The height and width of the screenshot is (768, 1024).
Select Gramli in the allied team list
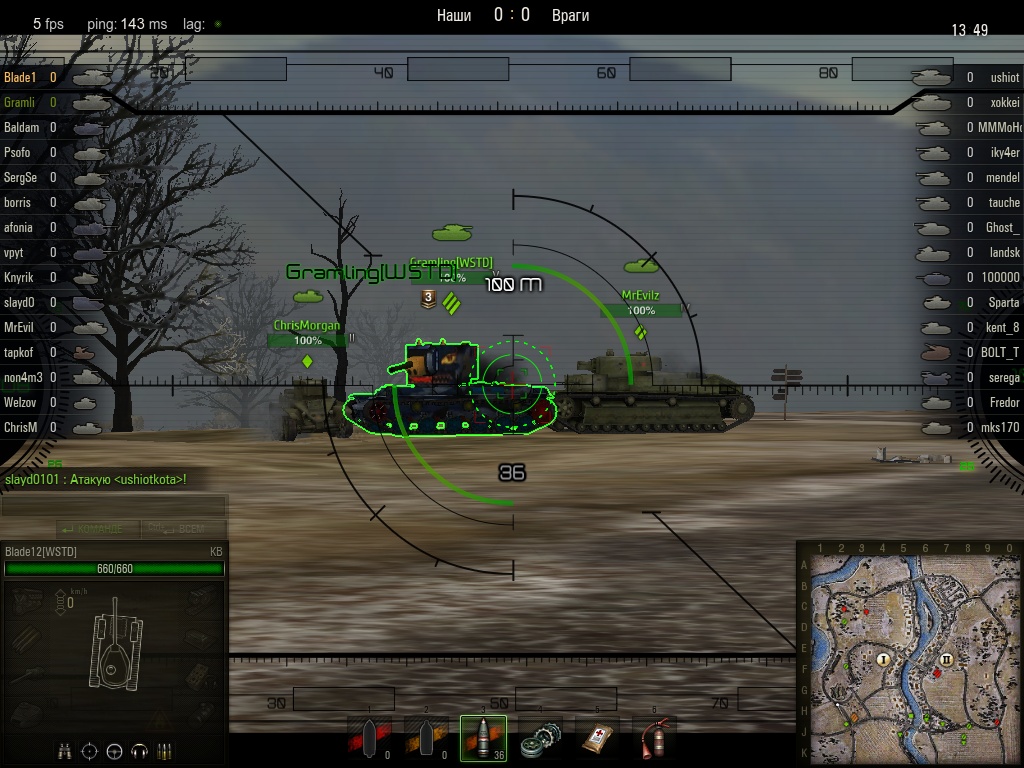[x=20, y=102]
